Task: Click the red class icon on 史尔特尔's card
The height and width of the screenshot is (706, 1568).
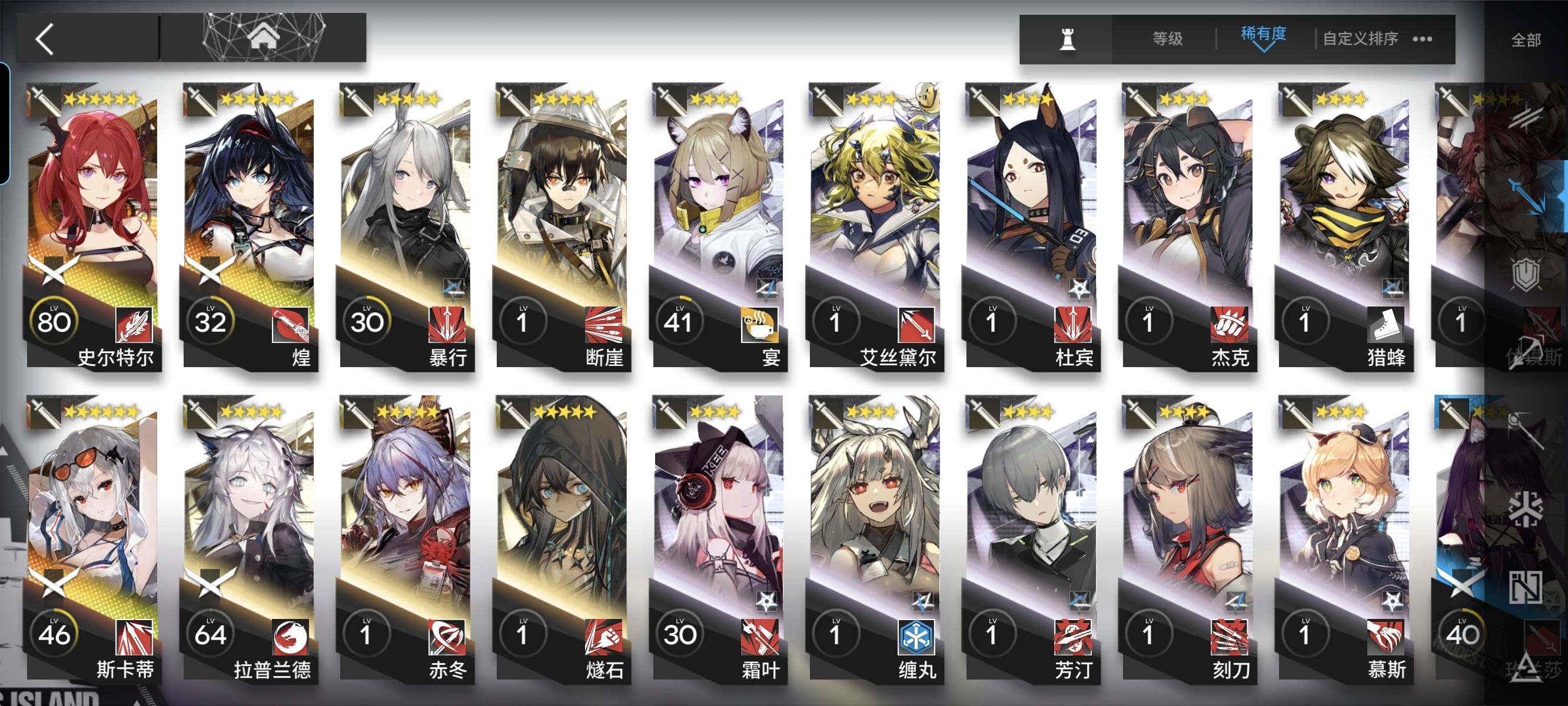Action: pos(135,323)
